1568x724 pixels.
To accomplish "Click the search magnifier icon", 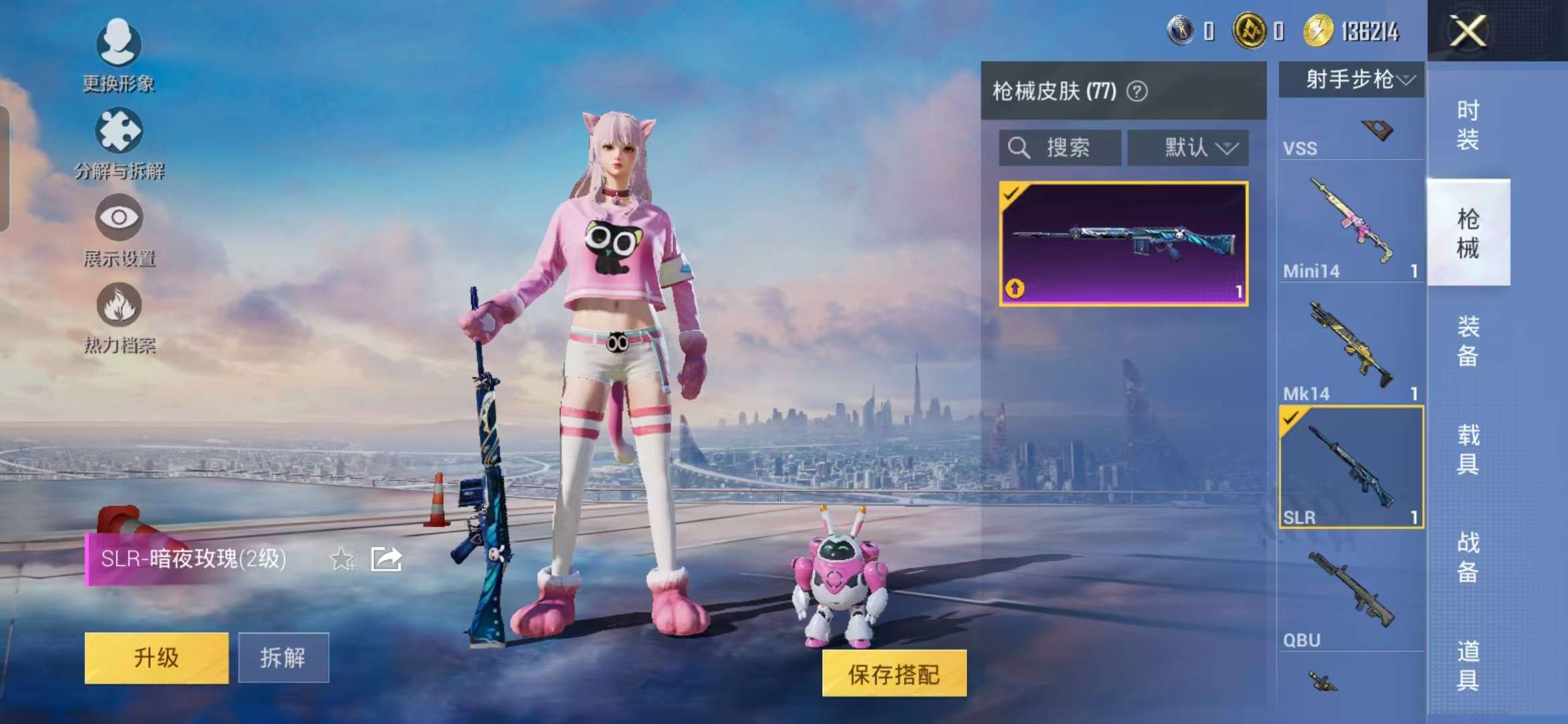I will [1019, 147].
